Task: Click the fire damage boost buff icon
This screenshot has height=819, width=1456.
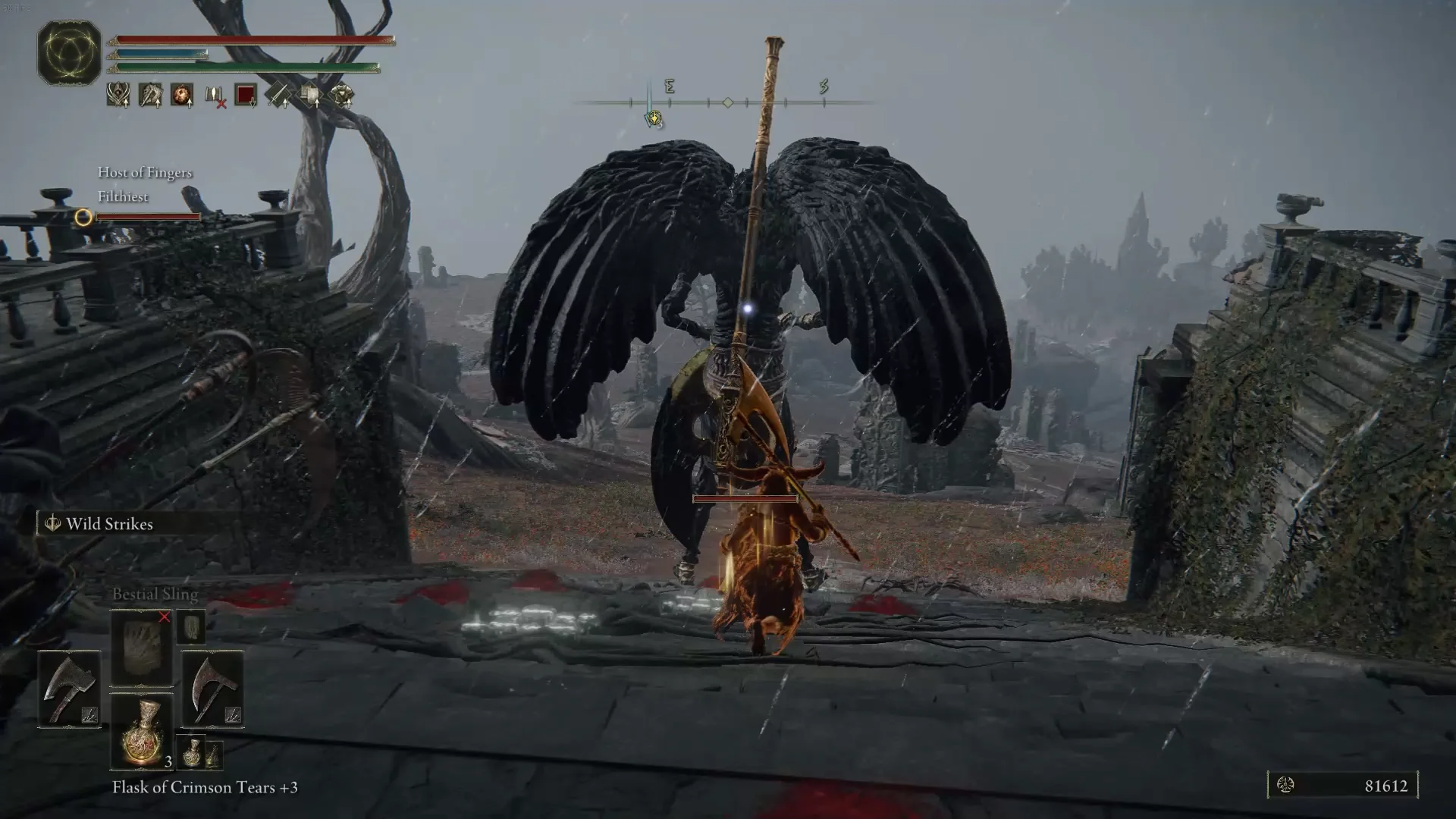Action: tap(180, 95)
